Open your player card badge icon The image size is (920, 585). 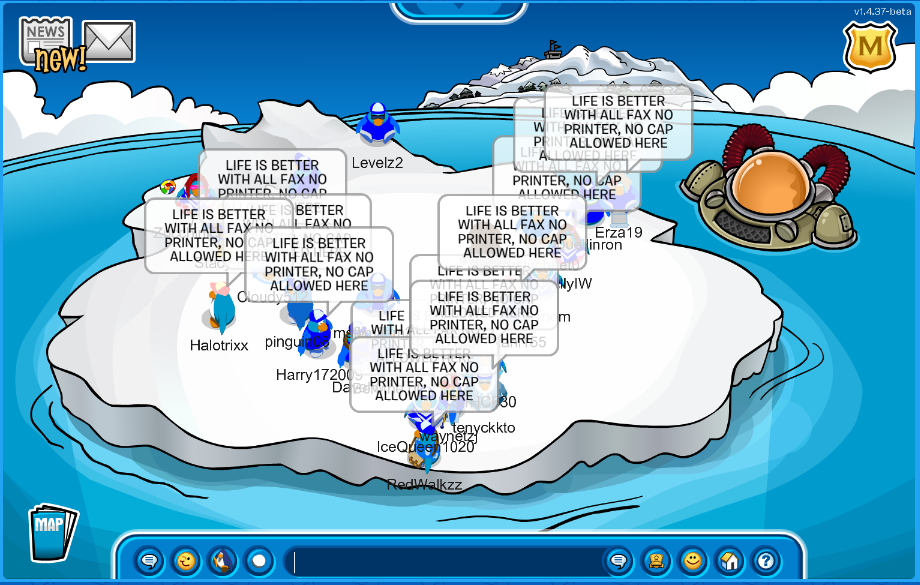point(655,561)
